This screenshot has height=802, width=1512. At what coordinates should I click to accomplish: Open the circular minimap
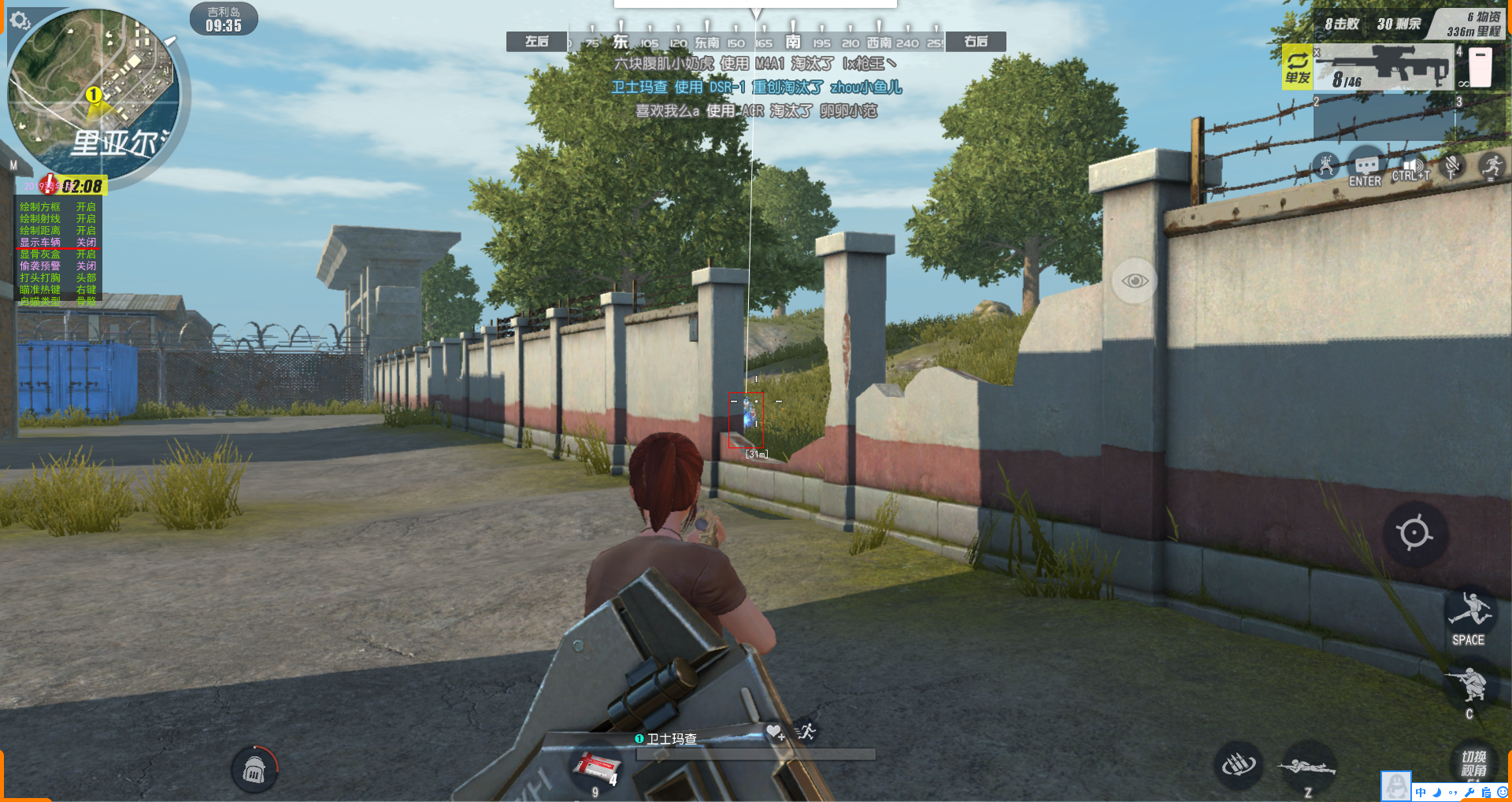(x=94, y=95)
